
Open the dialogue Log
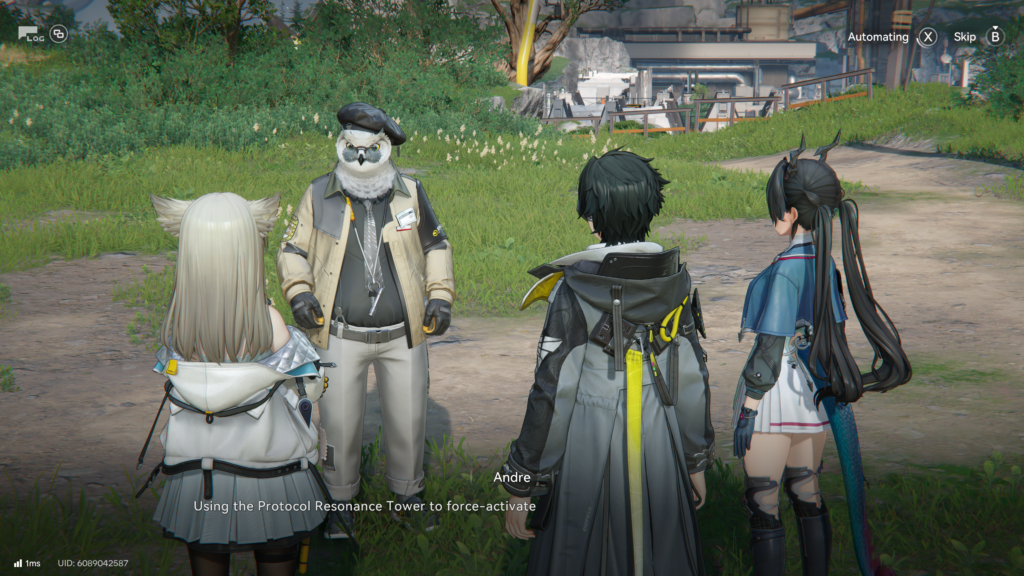coord(30,34)
